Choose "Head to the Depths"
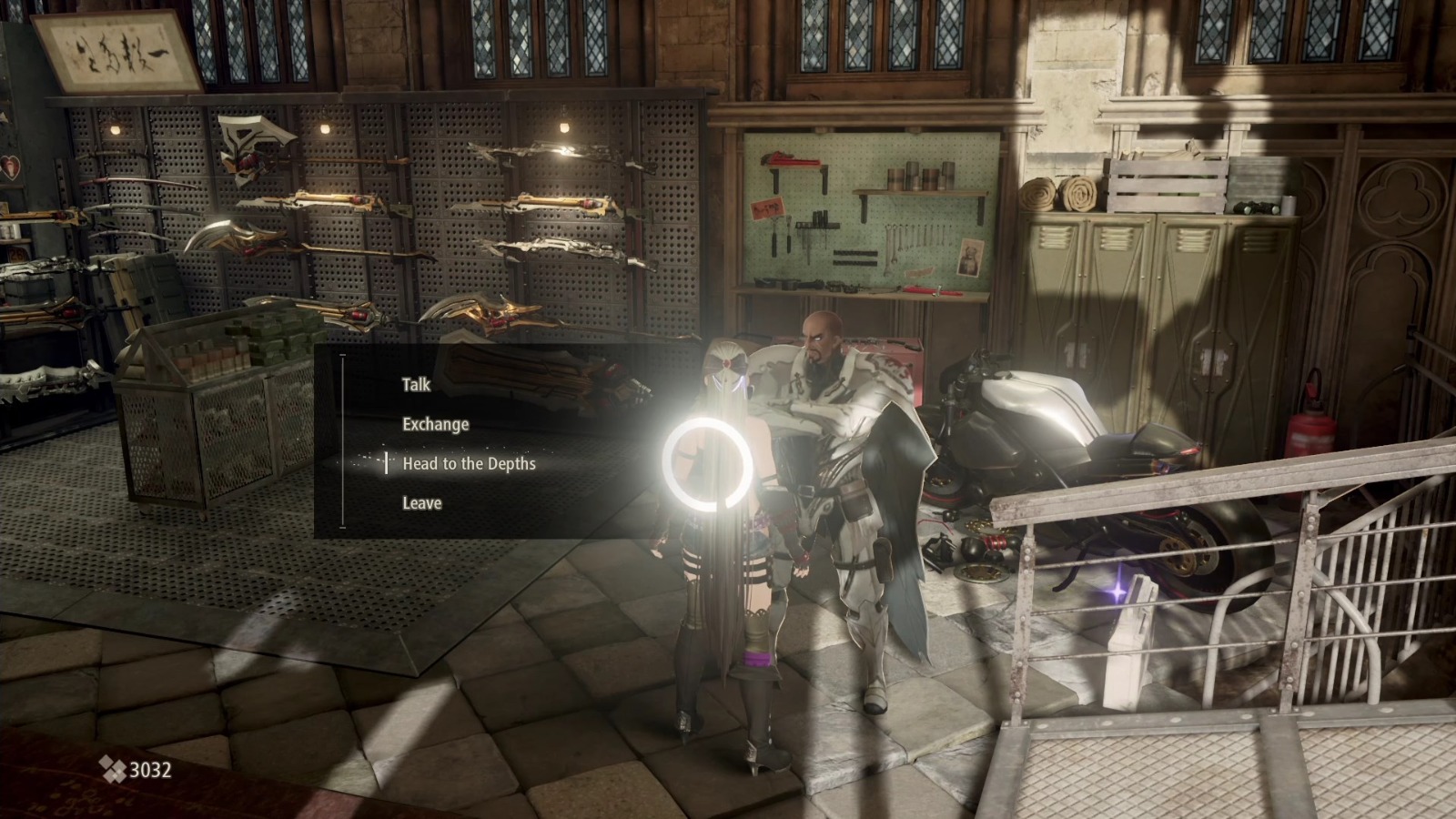 [470, 463]
